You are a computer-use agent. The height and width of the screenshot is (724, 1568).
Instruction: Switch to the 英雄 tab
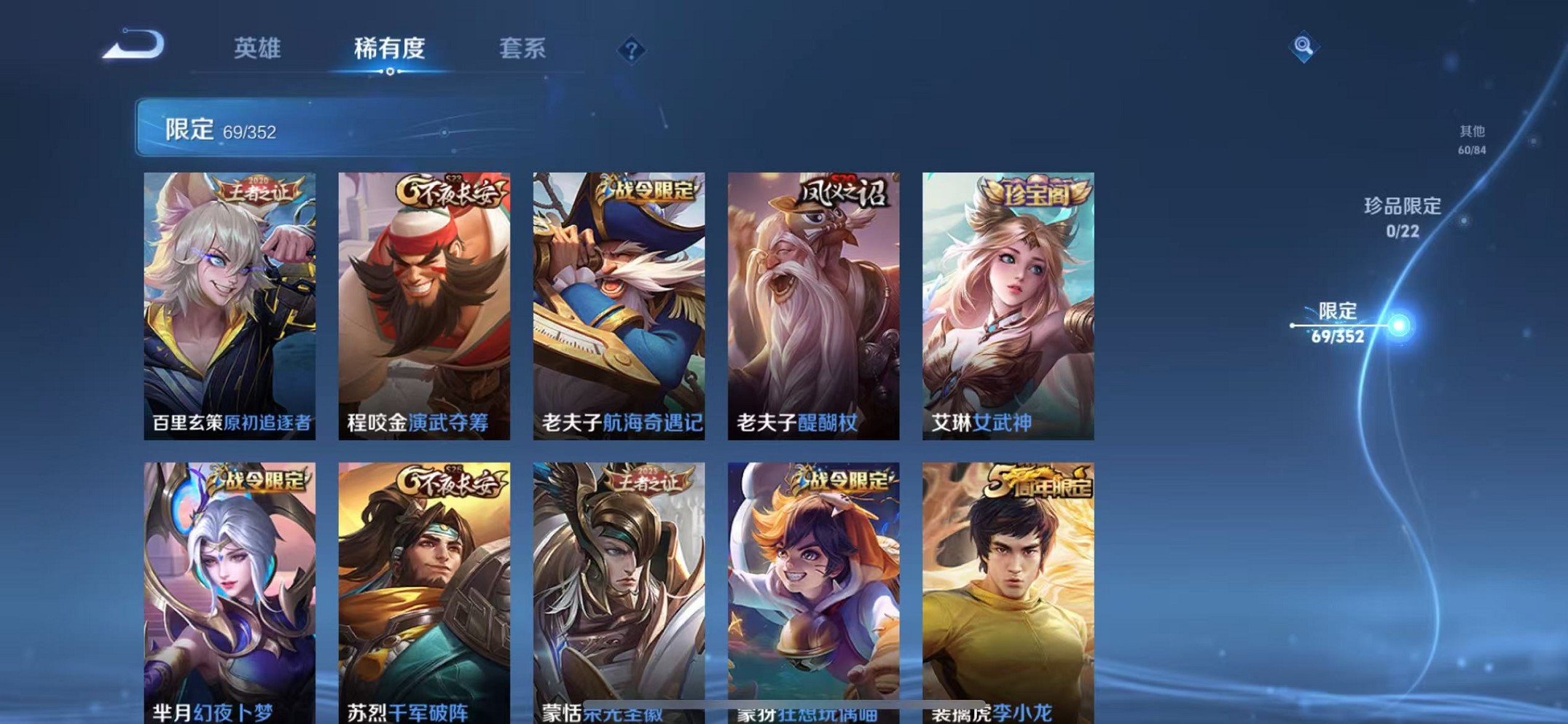click(256, 50)
